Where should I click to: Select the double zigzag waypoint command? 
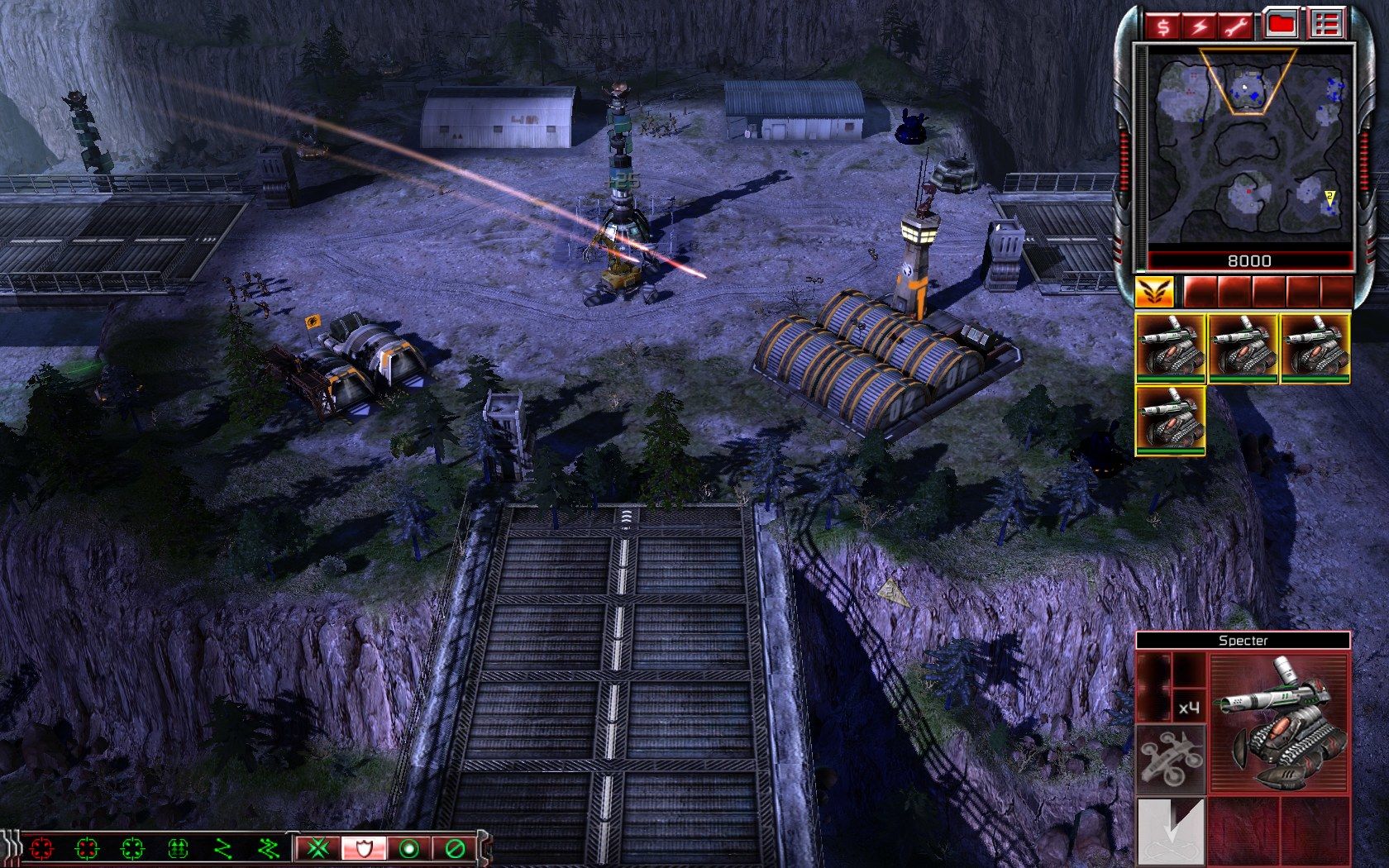click(x=269, y=848)
